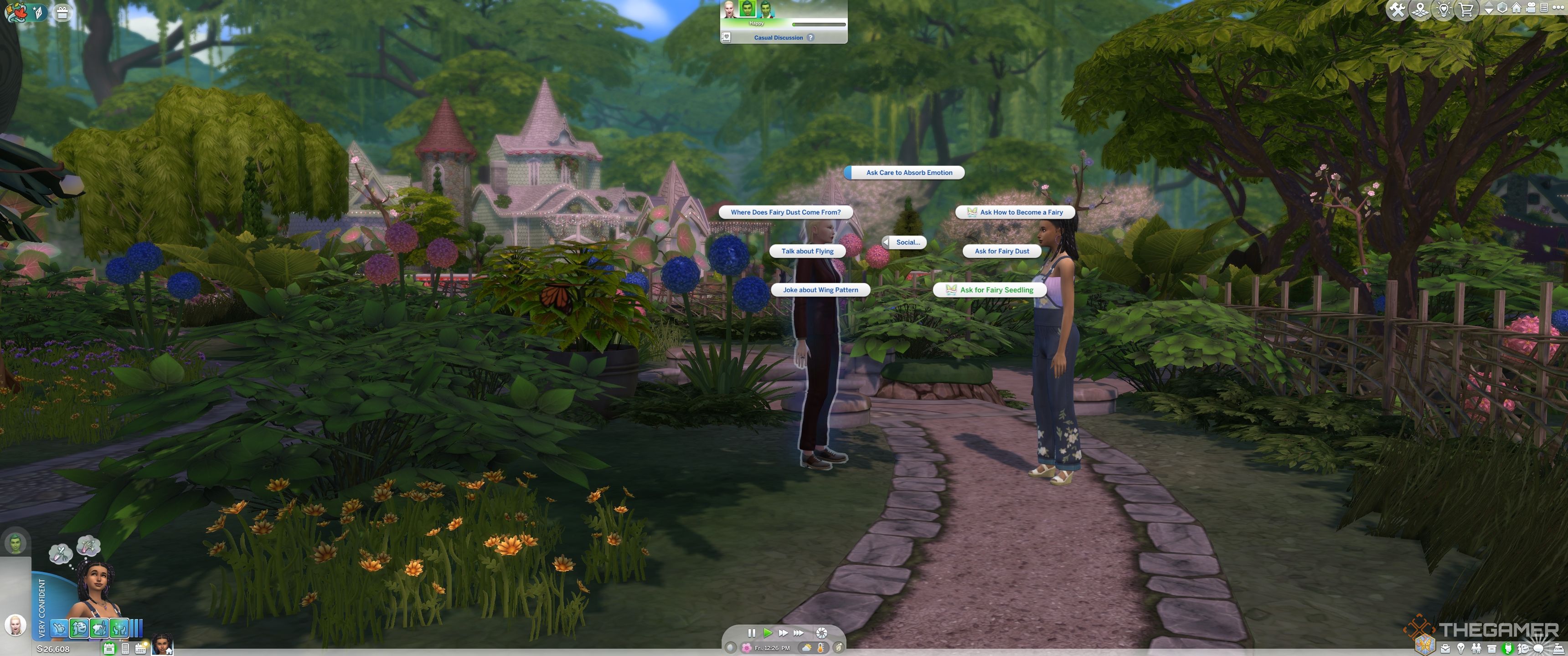Switch to double fast-forward speed
This screenshot has width=1568, height=656.
(x=783, y=633)
